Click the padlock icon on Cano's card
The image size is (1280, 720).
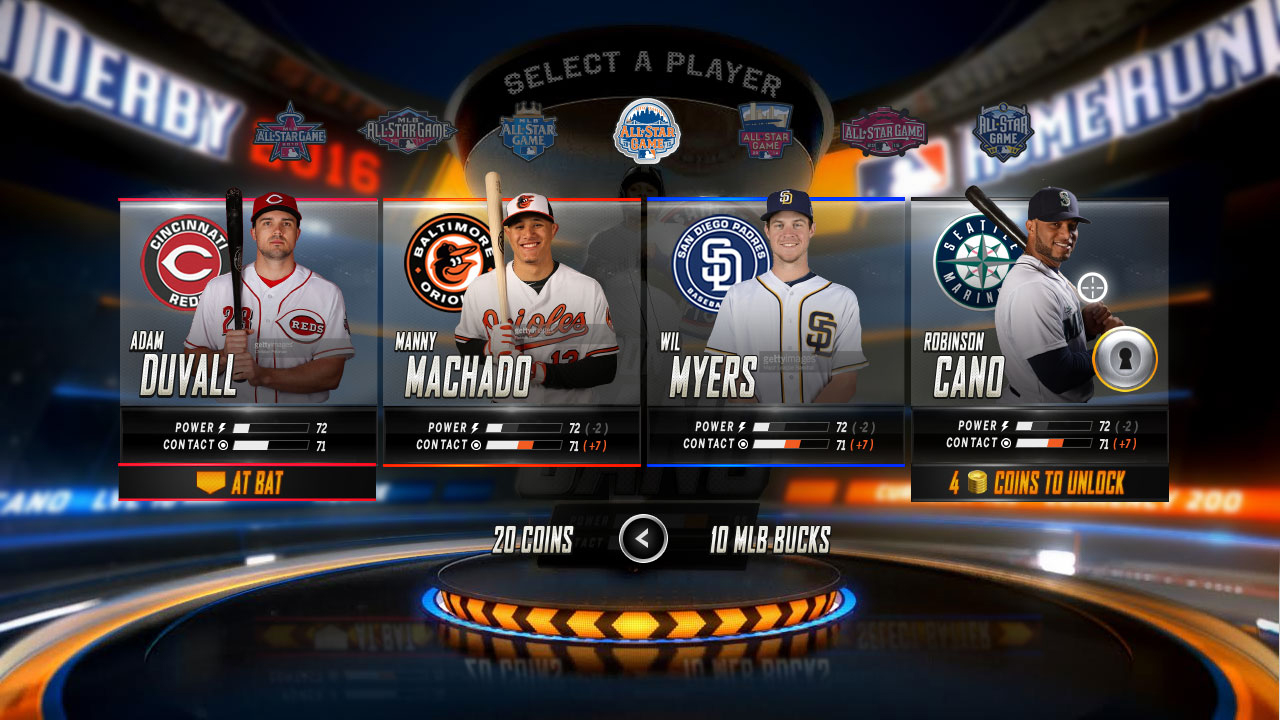tap(1125, 359)
